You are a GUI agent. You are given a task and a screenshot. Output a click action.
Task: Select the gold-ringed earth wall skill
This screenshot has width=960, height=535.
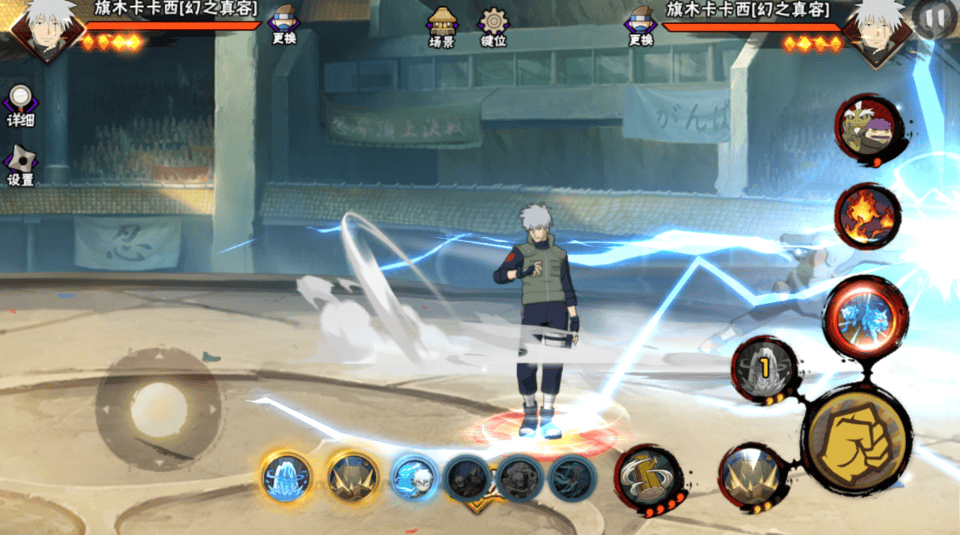(x=353, y=477)
